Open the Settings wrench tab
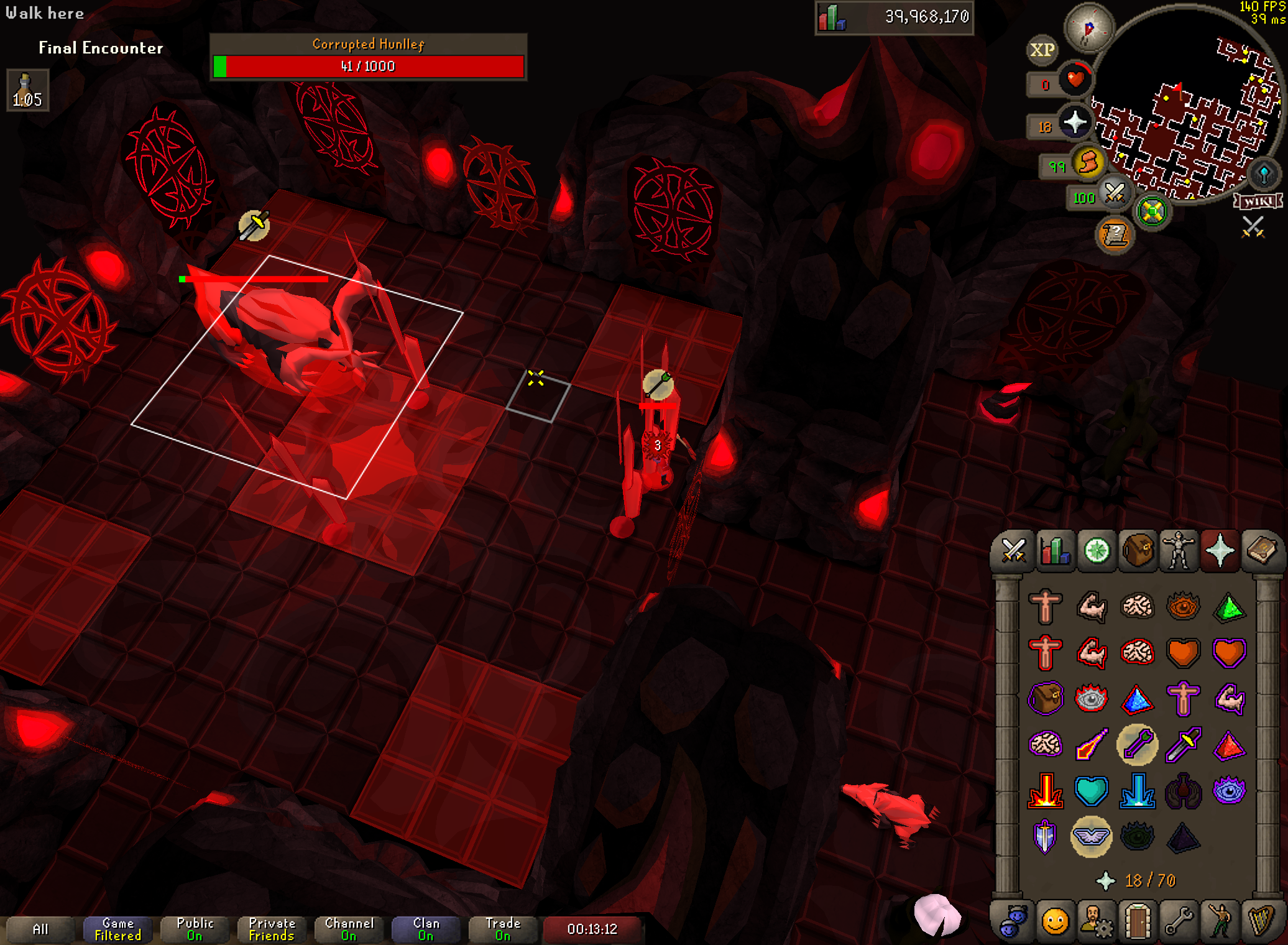The width and height of the screenshot is (1288, 945). pyautogui.click(x=1179, y=921)
